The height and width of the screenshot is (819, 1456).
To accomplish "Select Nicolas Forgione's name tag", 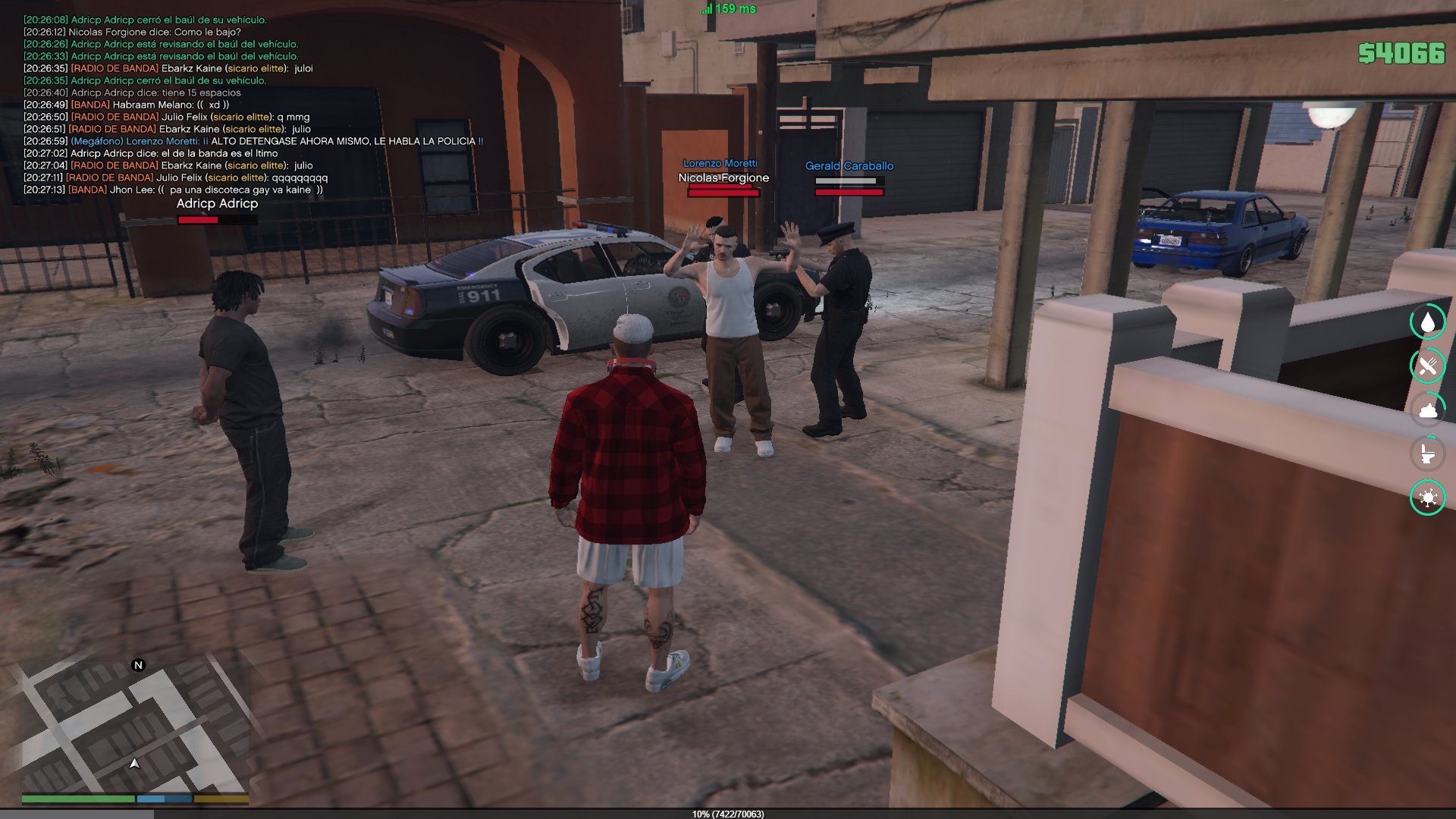I will tap(723, 177).
